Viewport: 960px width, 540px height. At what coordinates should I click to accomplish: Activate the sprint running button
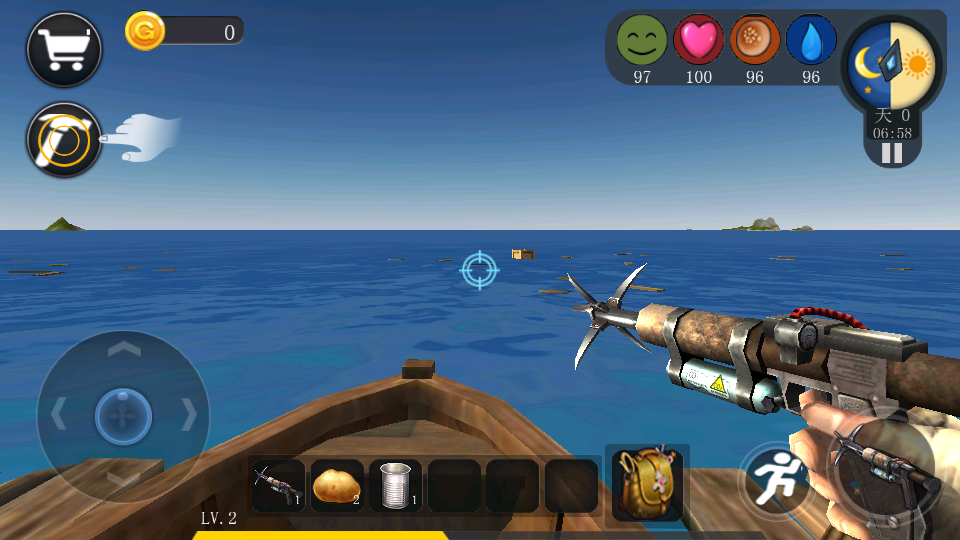click(776, 480)
